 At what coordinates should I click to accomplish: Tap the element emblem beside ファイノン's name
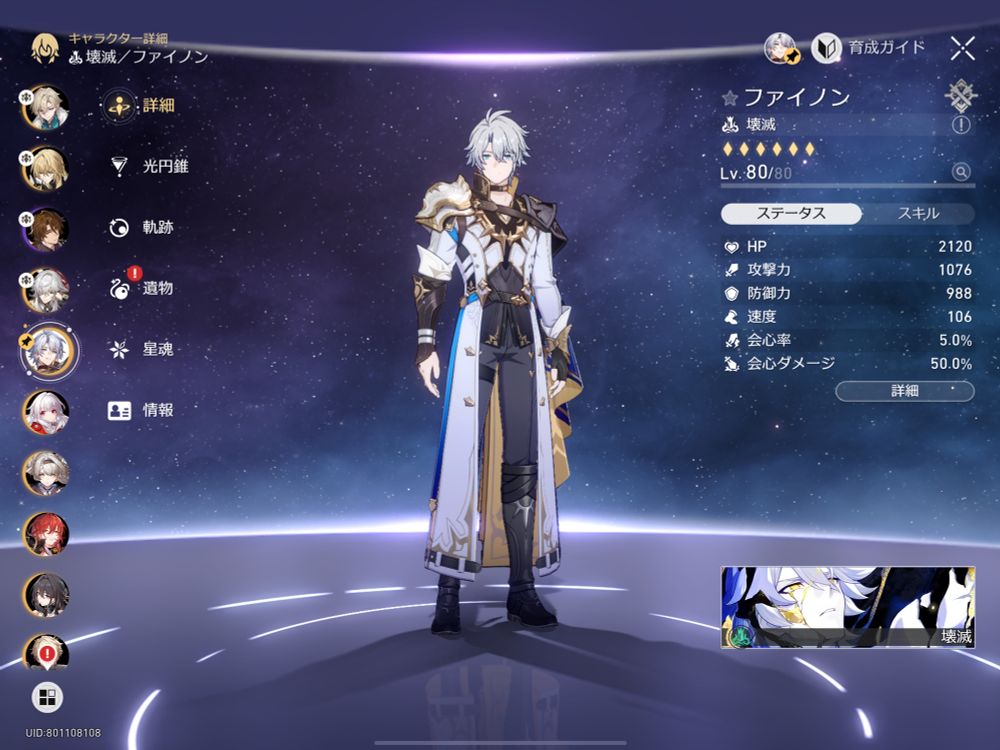coord(960,96)
